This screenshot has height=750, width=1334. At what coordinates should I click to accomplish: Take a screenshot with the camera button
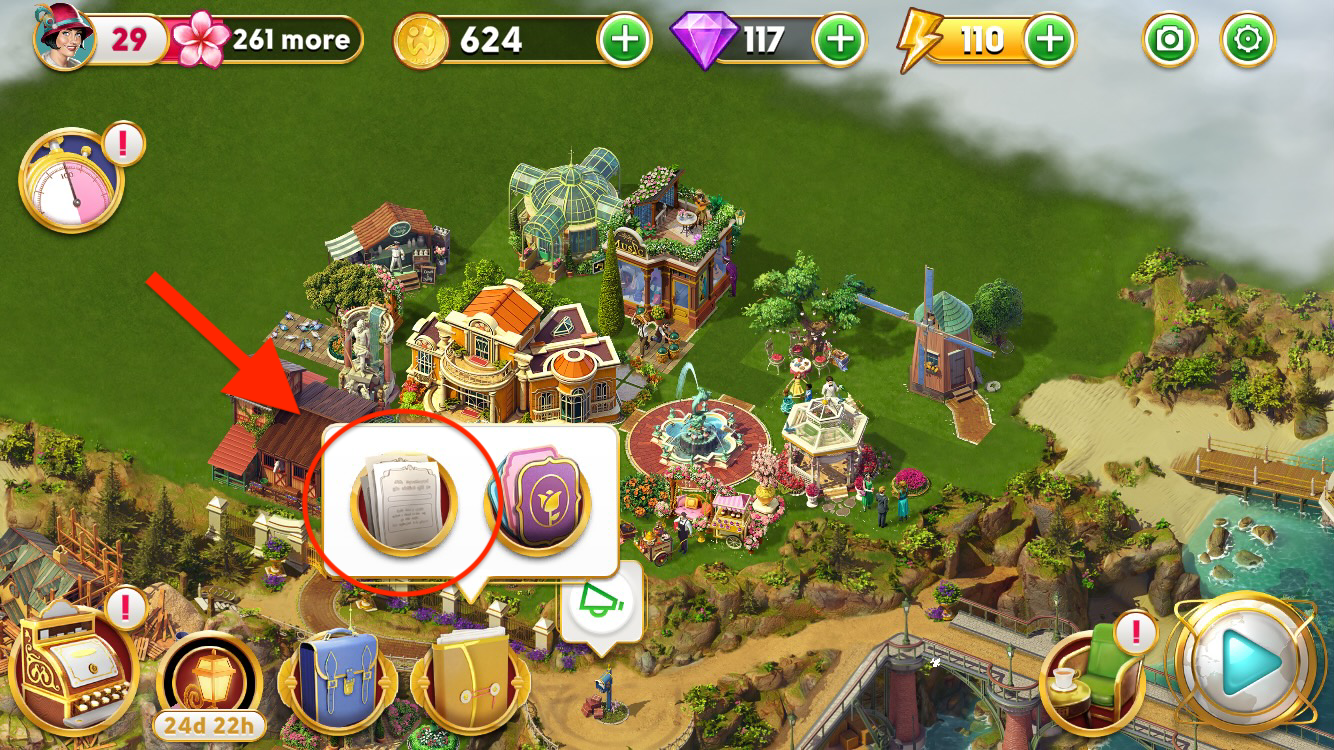(1169, 40)
